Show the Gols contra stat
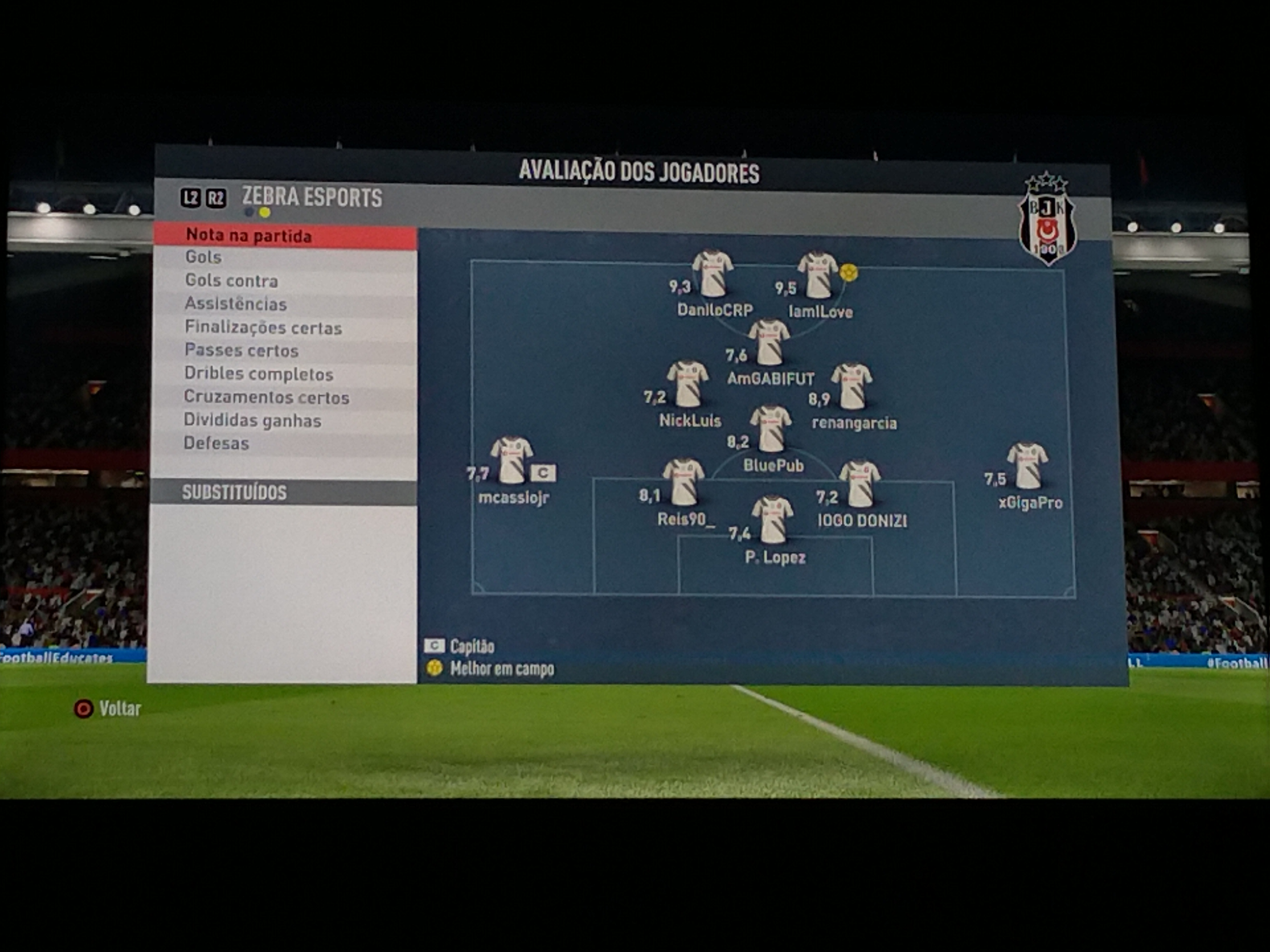 (285, 281)
